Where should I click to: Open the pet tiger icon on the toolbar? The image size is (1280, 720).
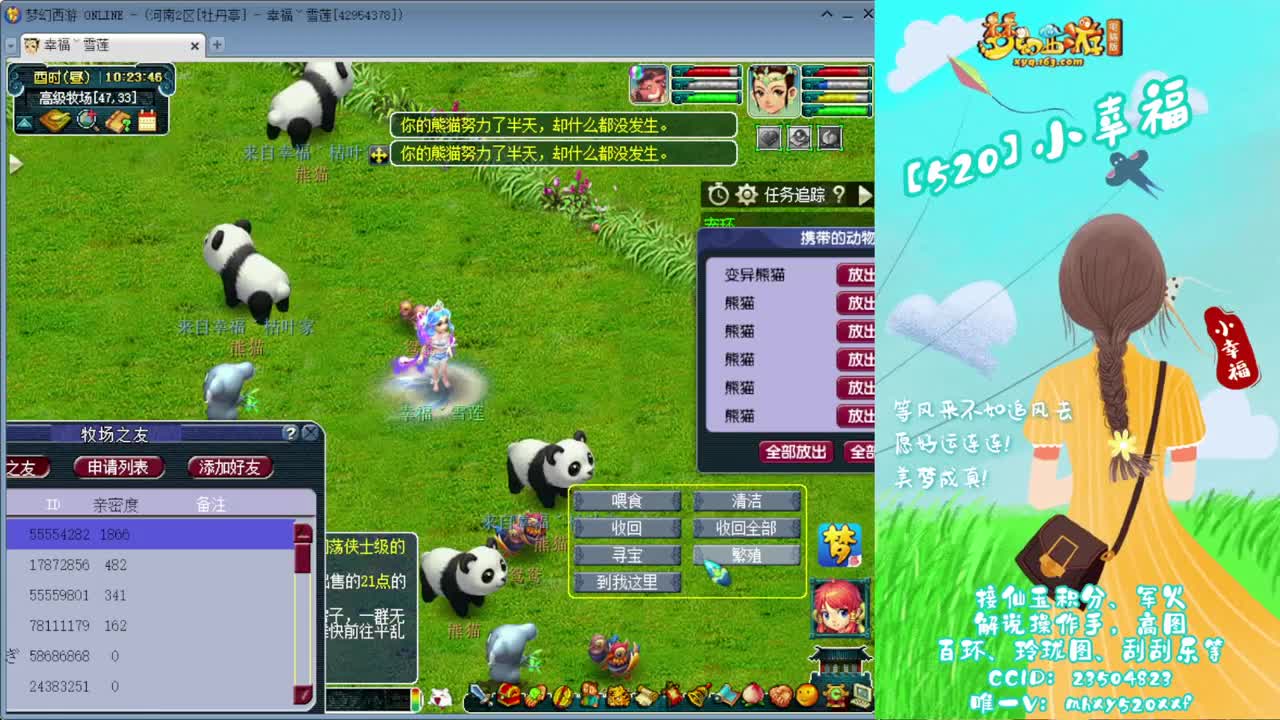618,695
